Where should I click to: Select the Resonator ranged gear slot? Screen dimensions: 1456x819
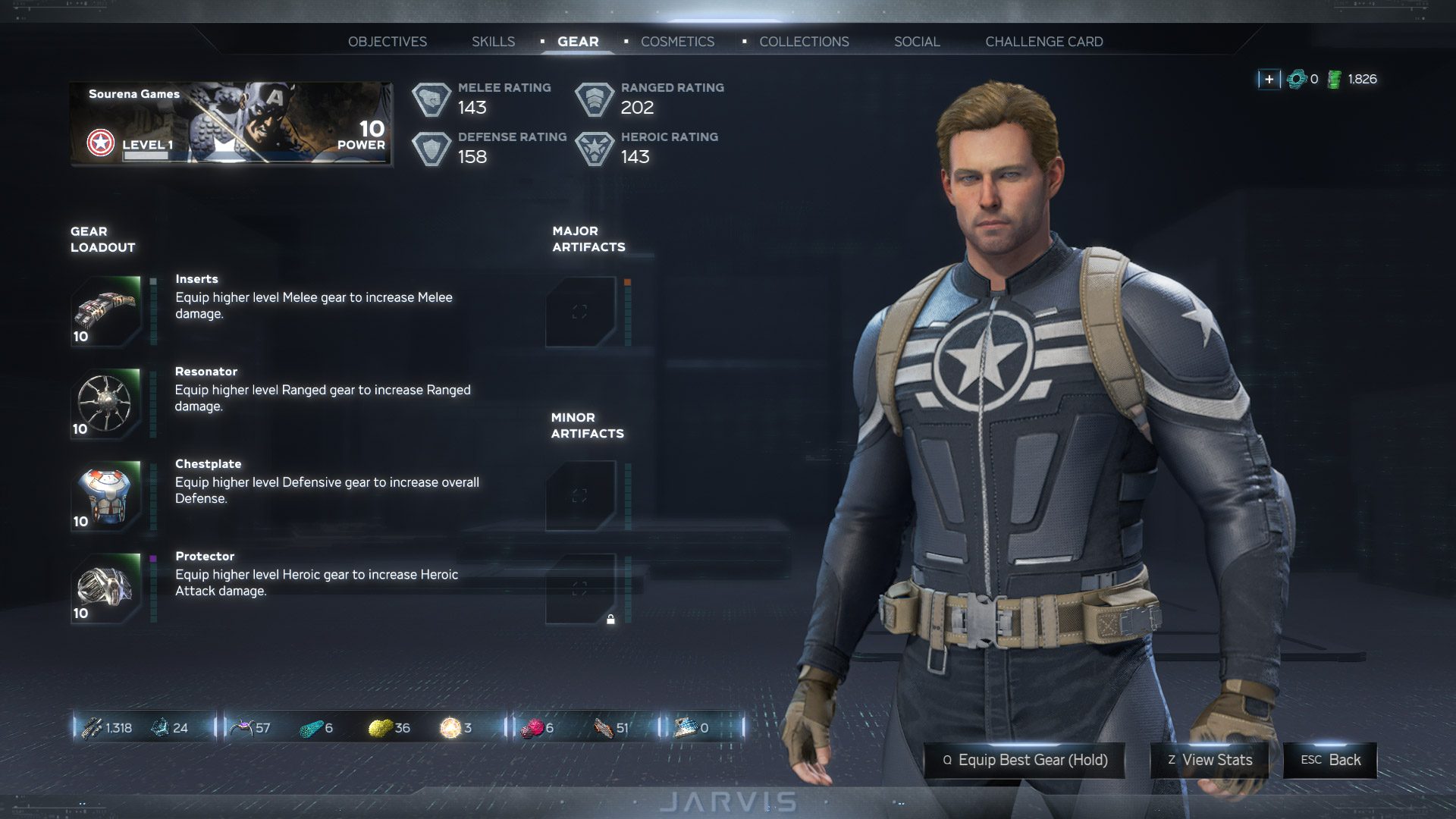[x=106, y=404]
